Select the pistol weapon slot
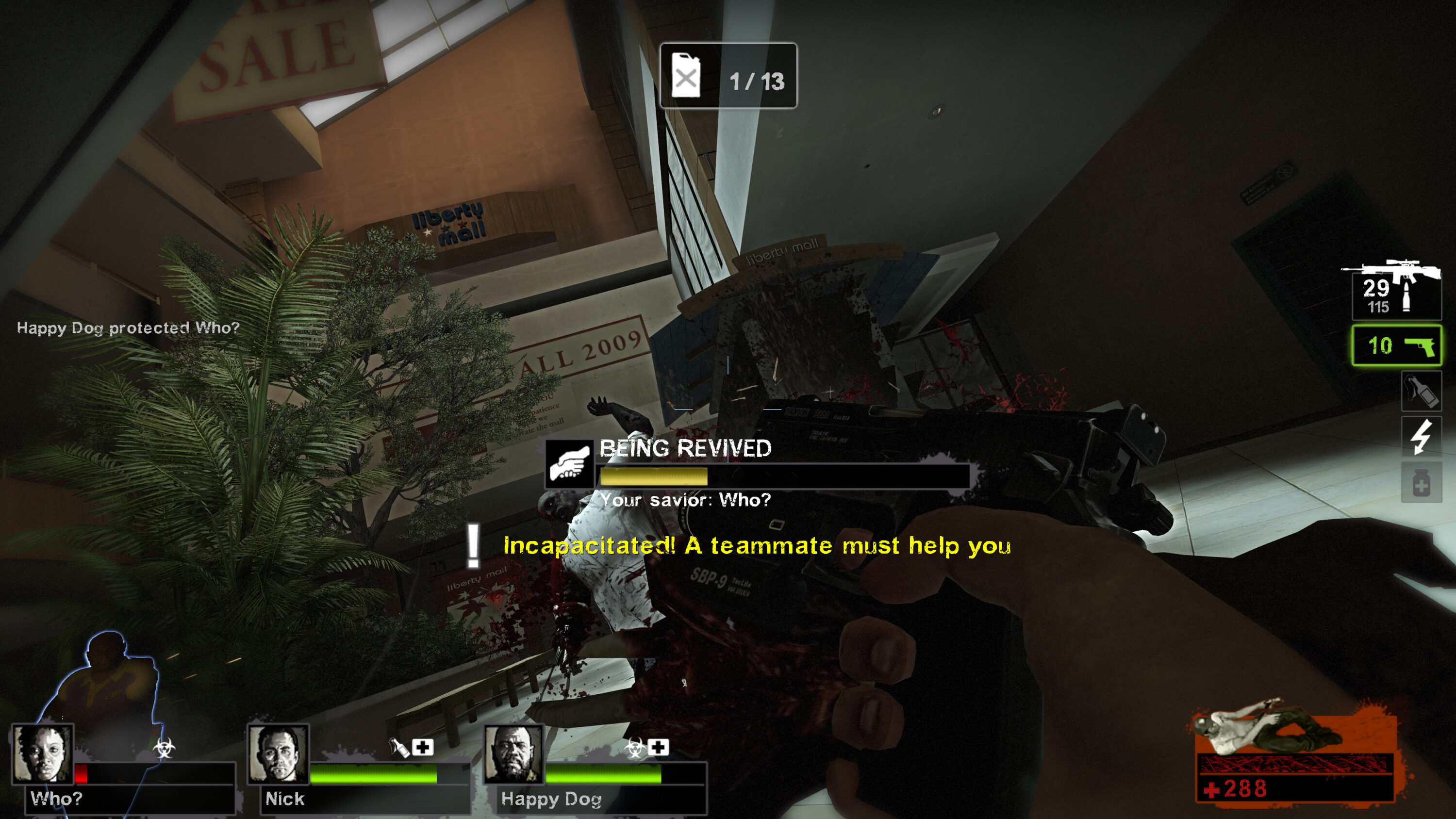Viewport: 1456px width, 819px height. 1396,345
